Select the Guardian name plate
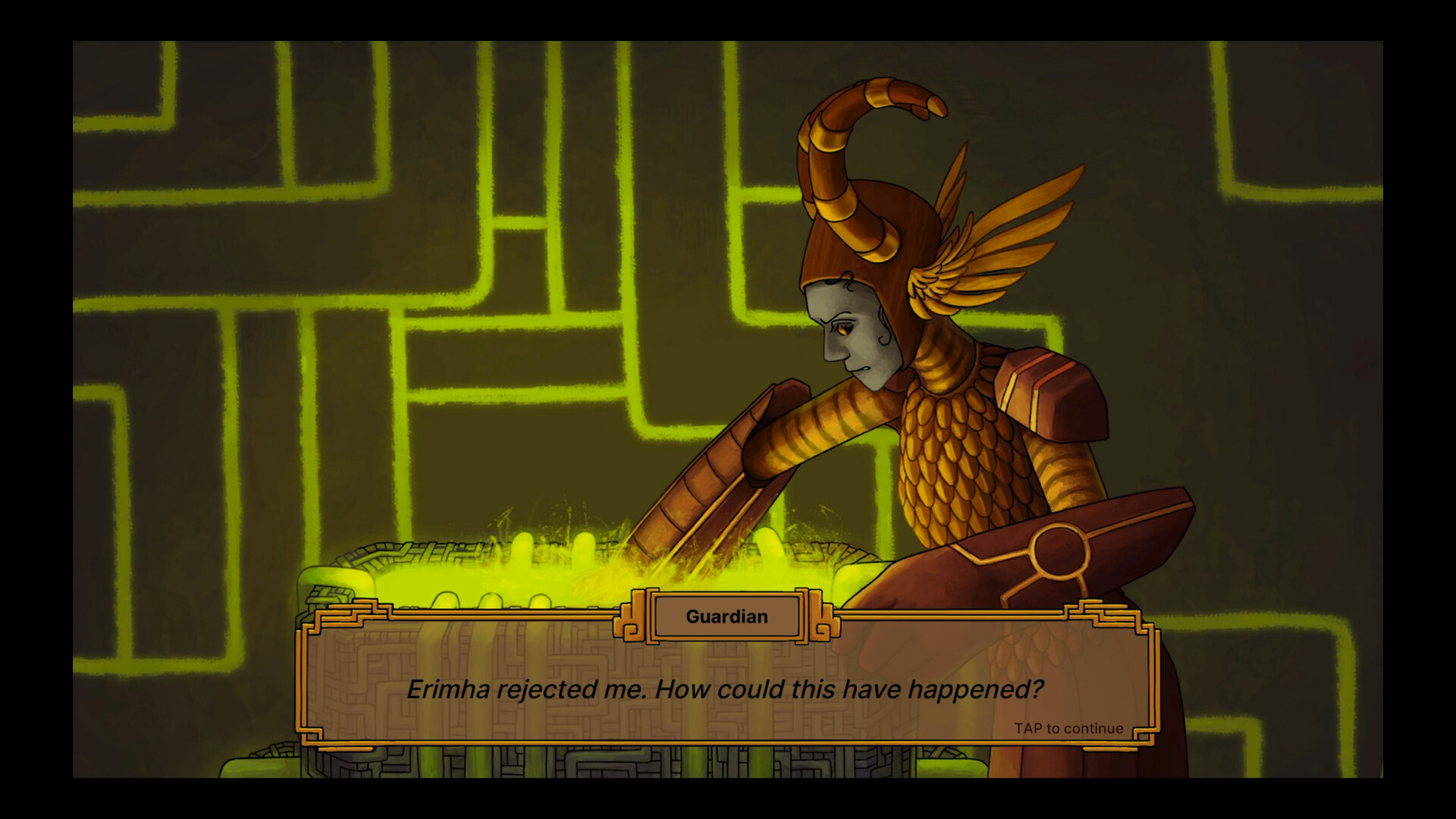 [725, 617]
